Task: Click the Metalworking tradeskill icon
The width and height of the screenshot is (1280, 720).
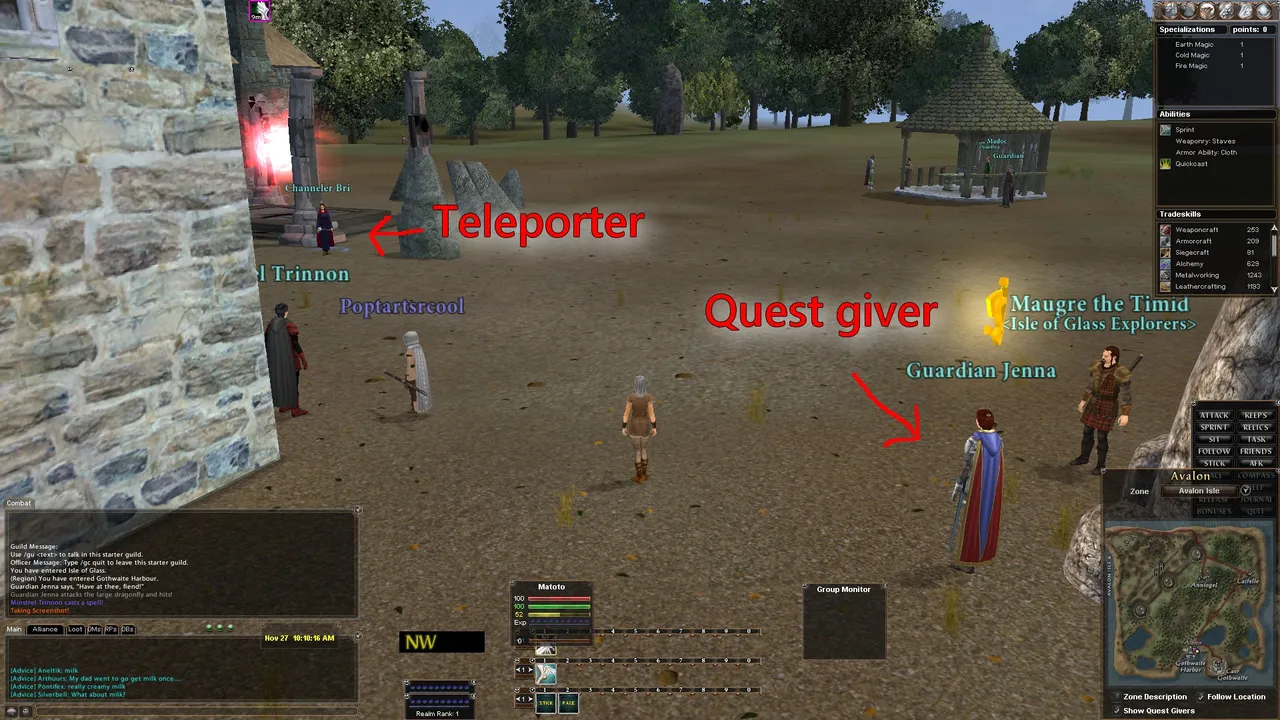Action: pyautogui.click(x=1164, y=275)
